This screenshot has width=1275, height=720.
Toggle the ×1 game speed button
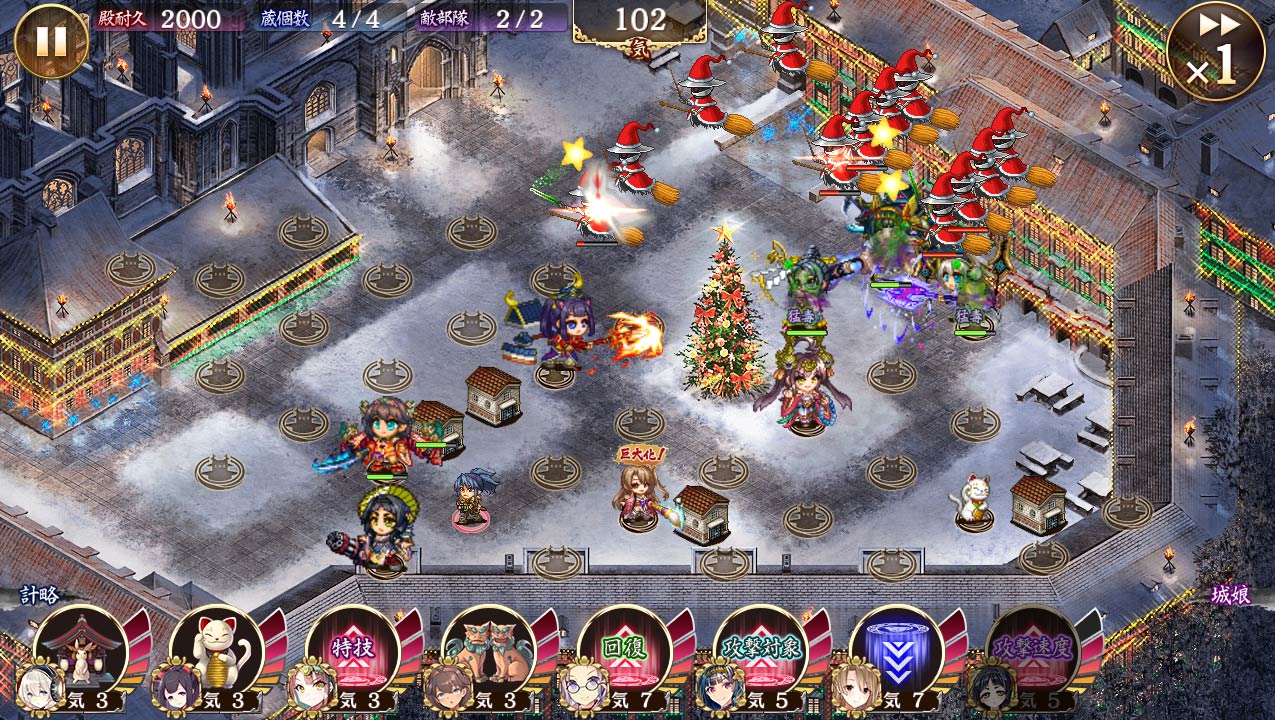pos(1215,52)
